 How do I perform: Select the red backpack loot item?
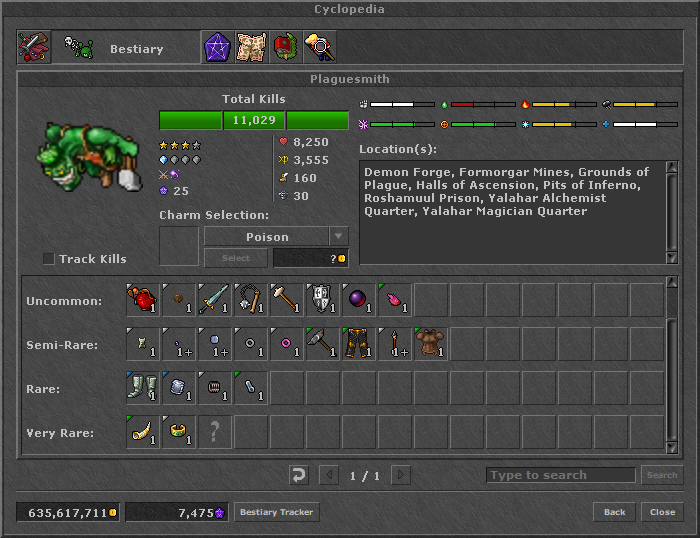[x=143, y=300]
